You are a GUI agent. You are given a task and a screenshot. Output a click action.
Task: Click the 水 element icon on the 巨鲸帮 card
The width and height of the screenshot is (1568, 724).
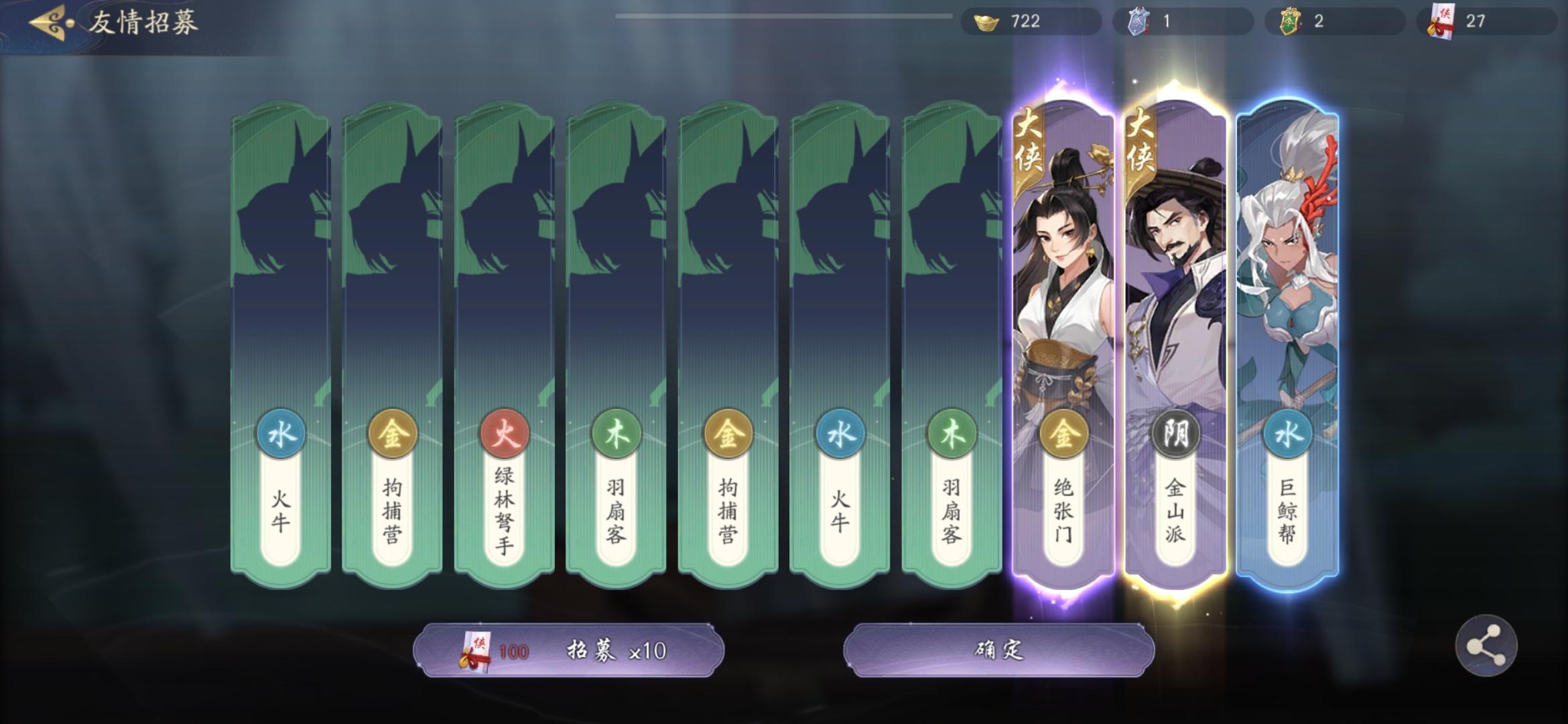pos(1288,434)
